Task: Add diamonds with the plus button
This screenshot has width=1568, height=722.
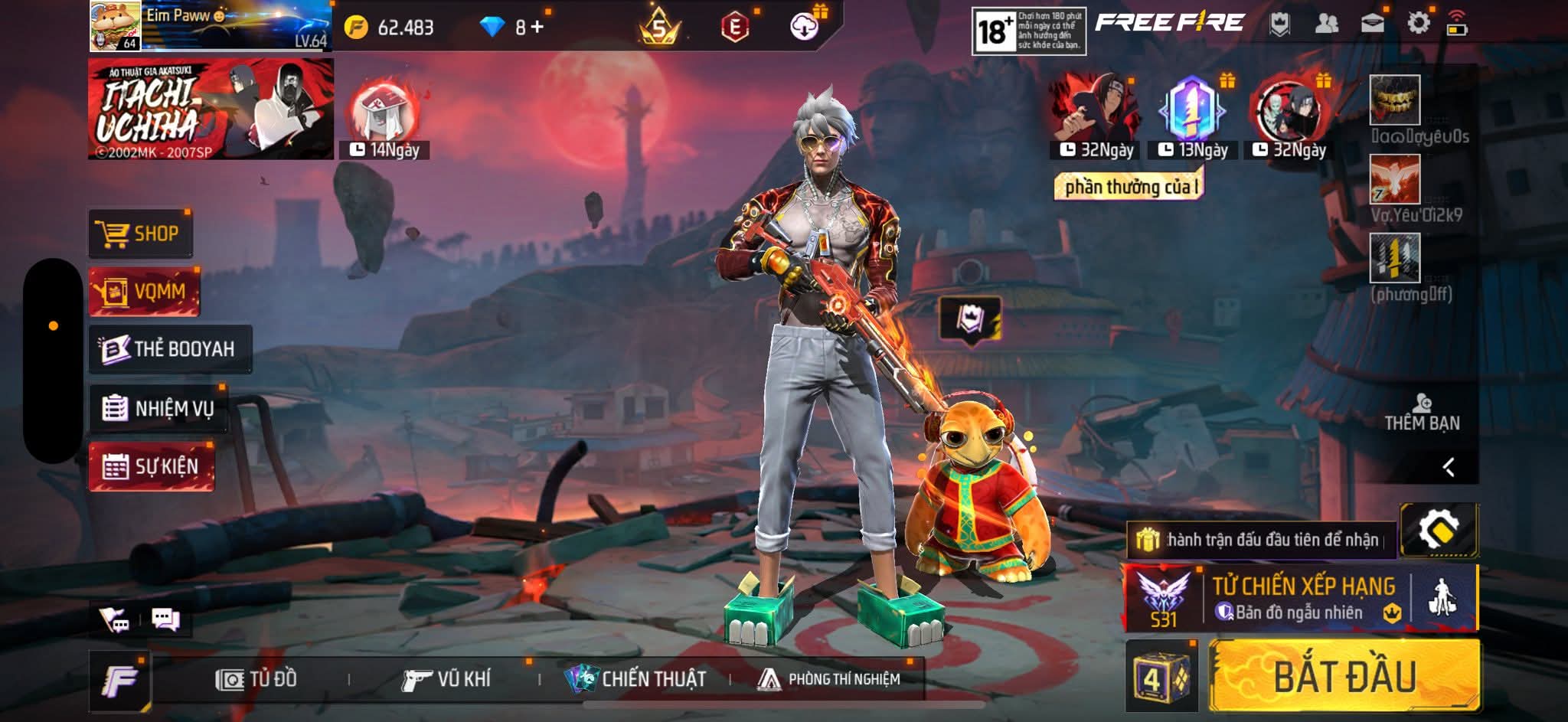Action: [537, 28]
